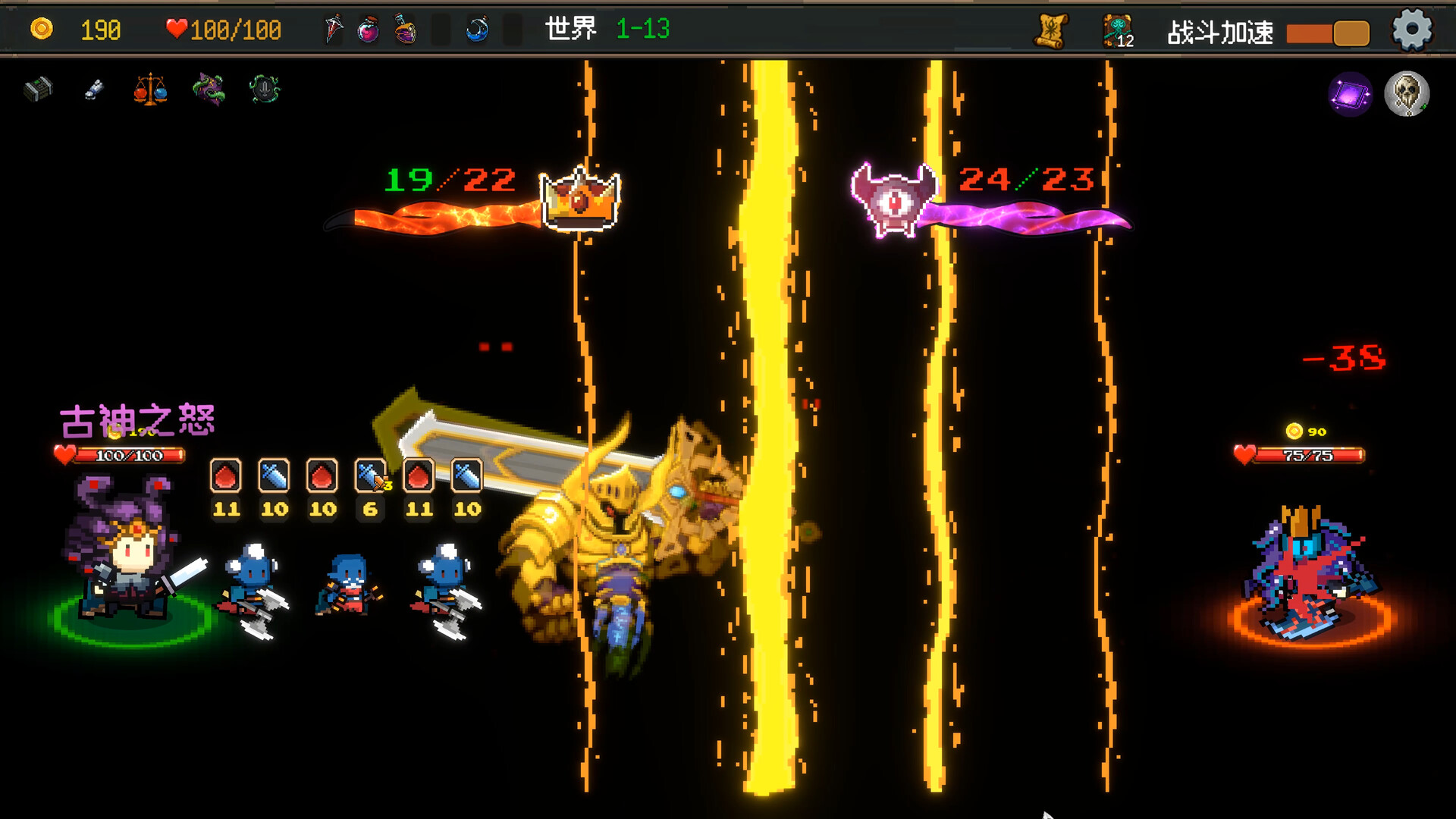Select the red dagger item slot
Image resolution: width=1456 pixels, height=819 pixels.
pos(333,30)
